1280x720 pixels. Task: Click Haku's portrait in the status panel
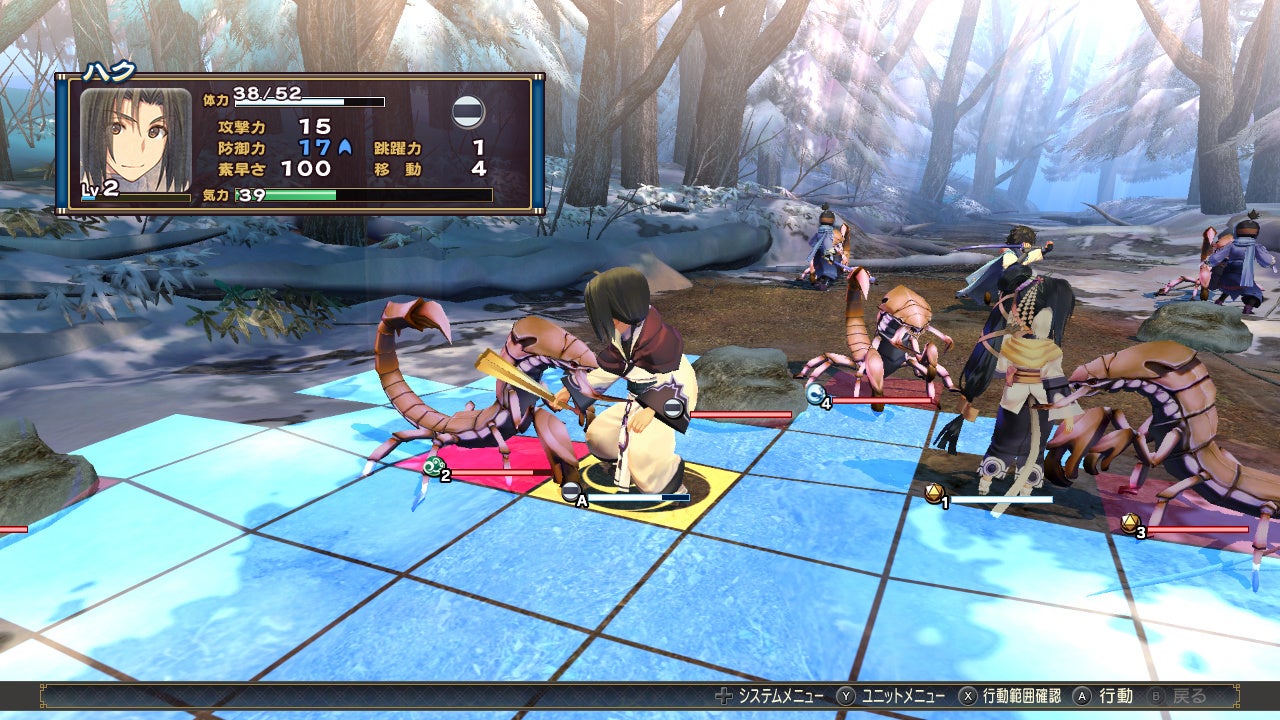pyautogui.click(x=135, y=139)
